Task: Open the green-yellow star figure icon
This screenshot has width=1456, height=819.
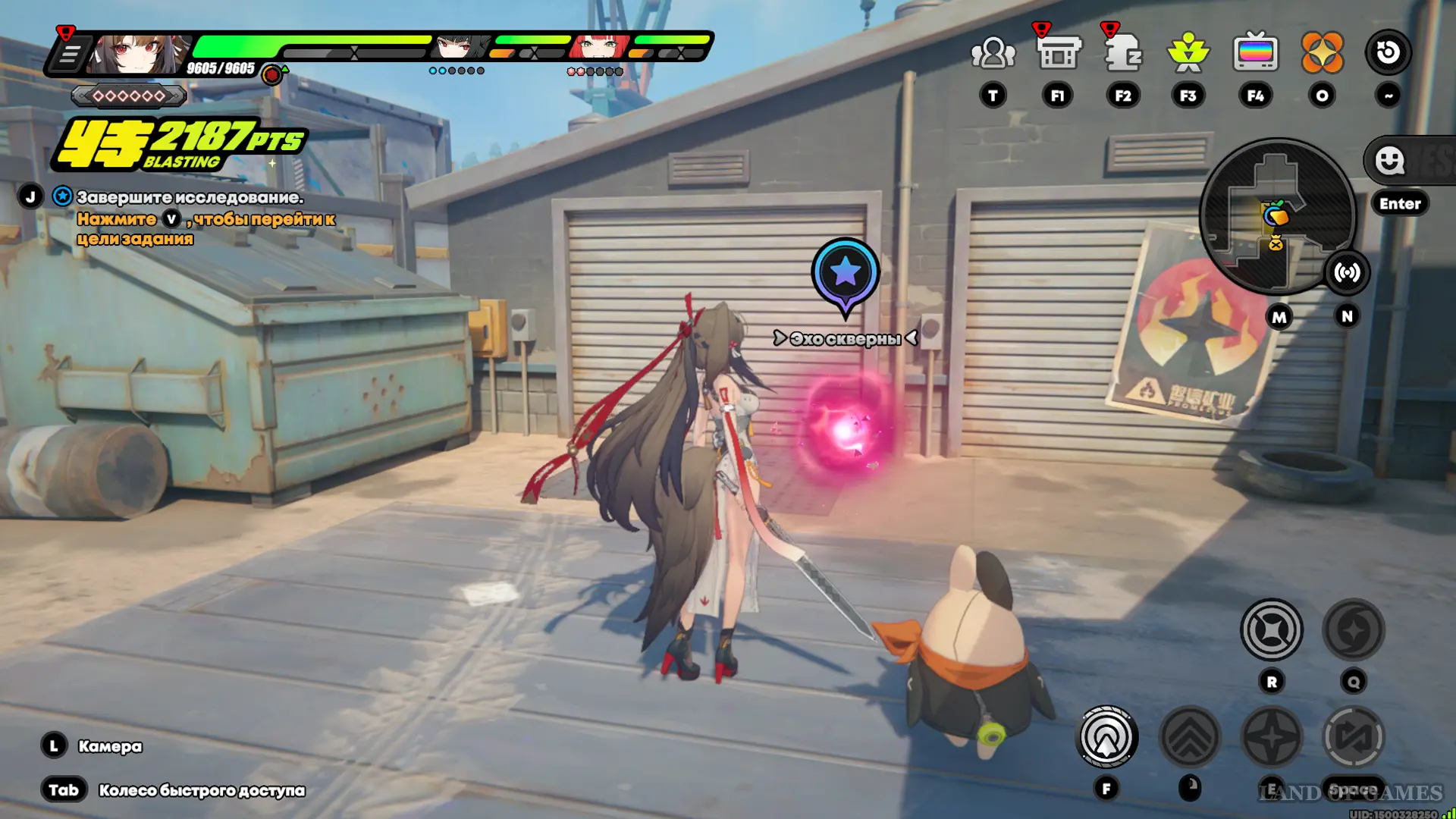Action: [1188, 53]
